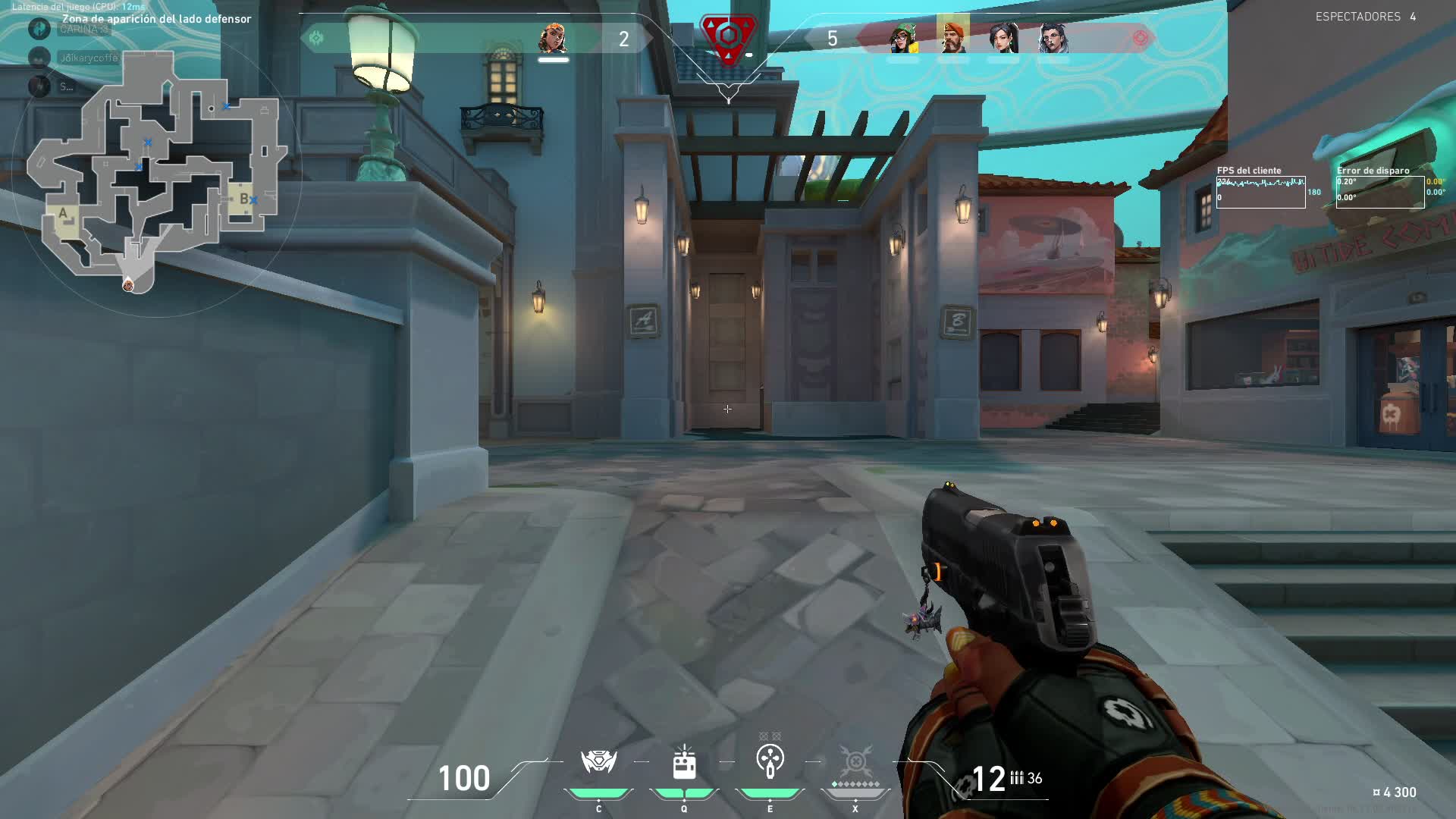The width and height of the screenshot is (1456, 819).
Task: Click the Error de disparo graph
Action: pos(1379,192)
